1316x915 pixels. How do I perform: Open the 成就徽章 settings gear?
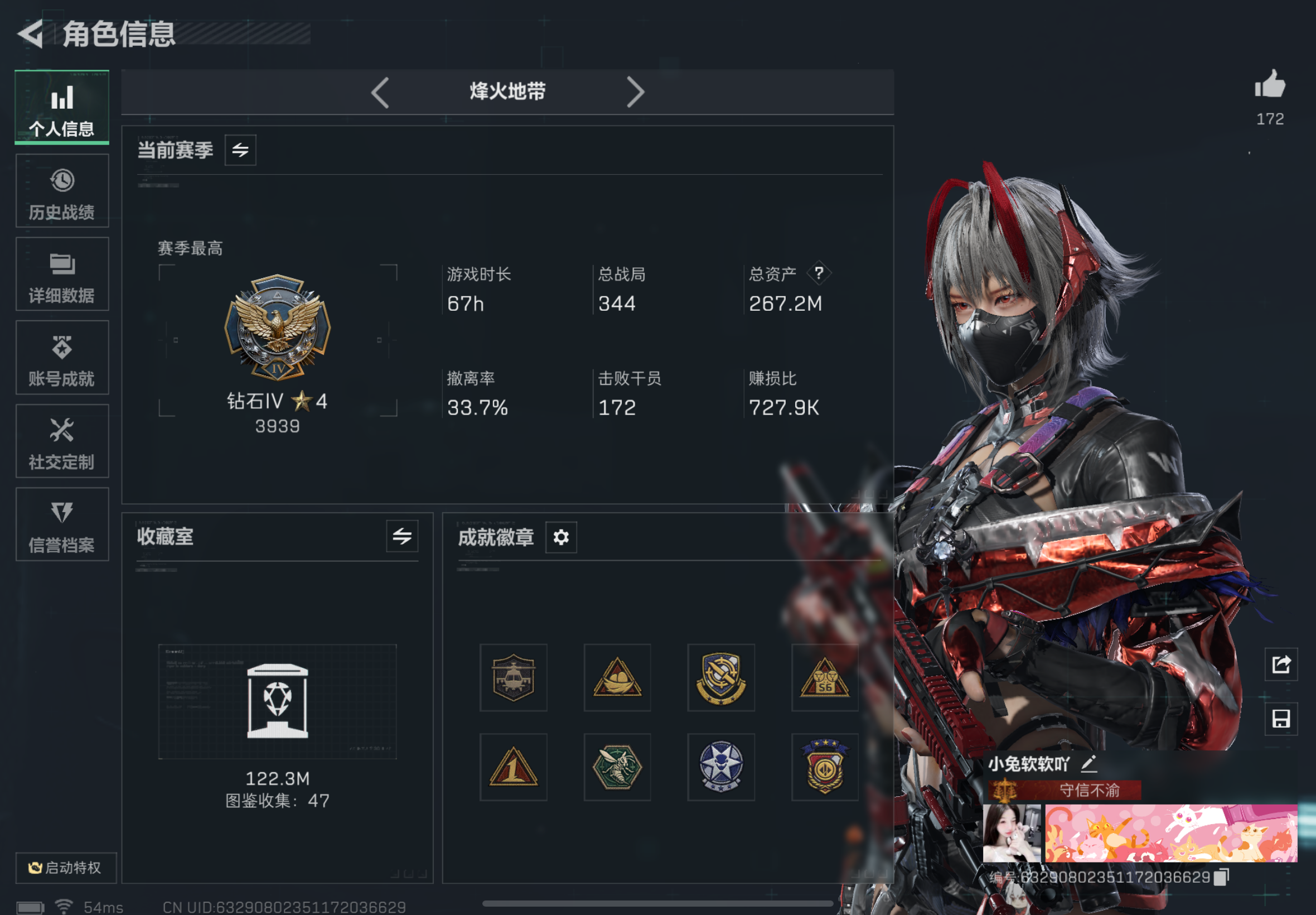560,537
